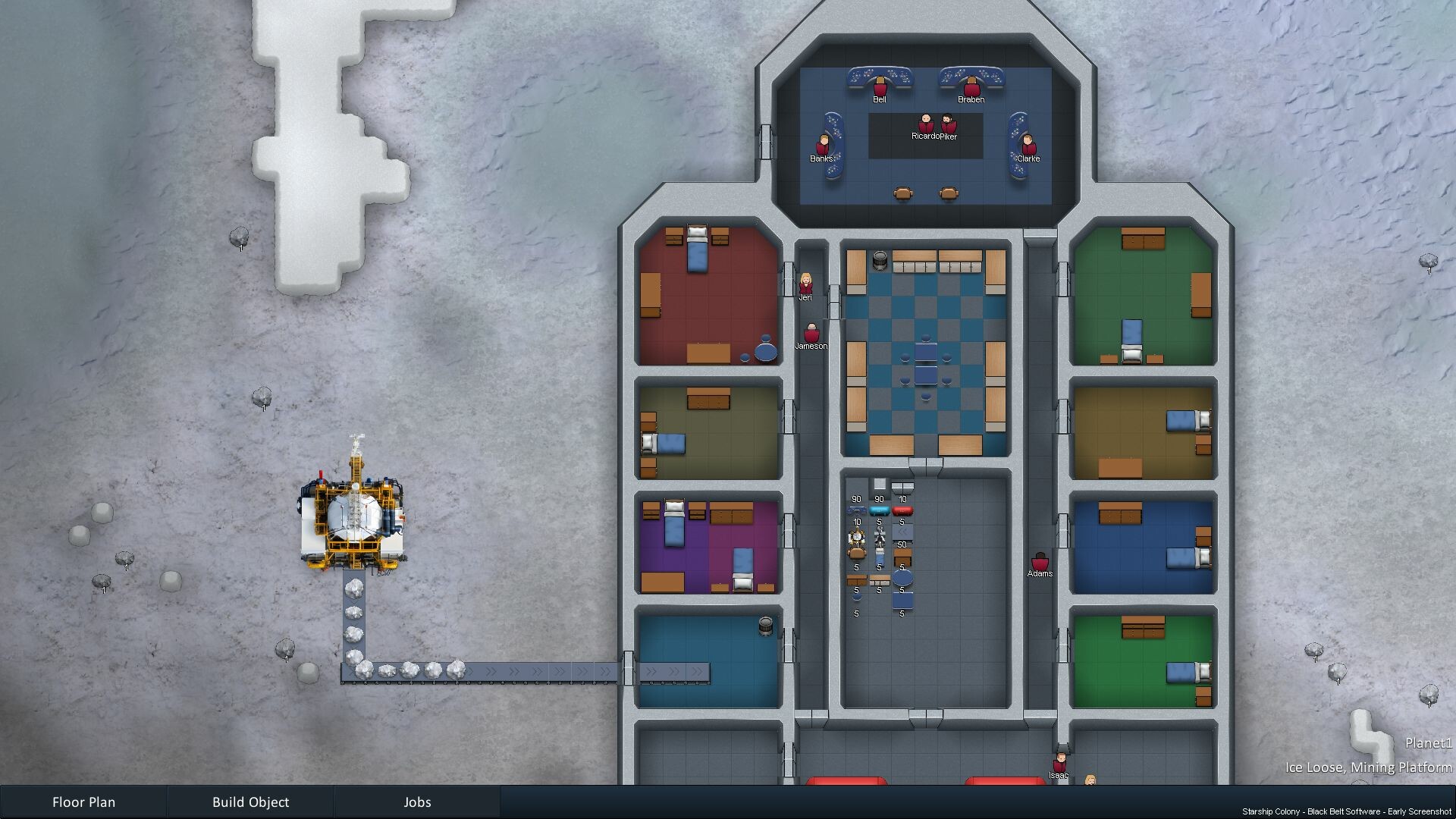This screenshot has width=1456, height=819.
Task: Click the conveyor segment stack of 50
Action: coord(903,532)
